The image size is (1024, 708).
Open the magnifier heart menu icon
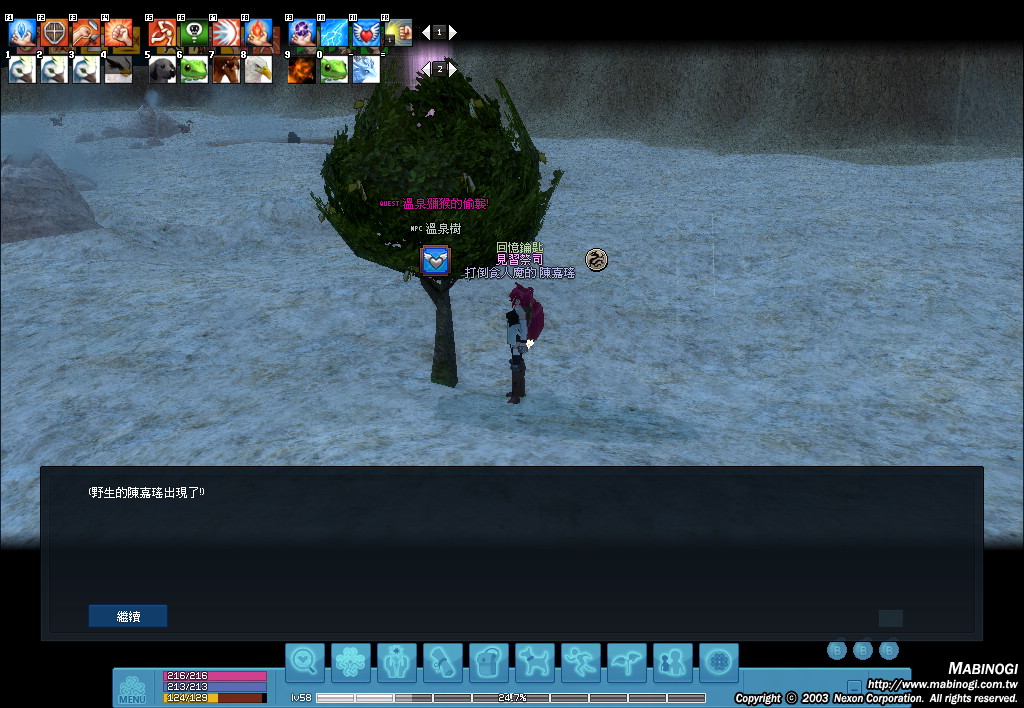[305, 662]
